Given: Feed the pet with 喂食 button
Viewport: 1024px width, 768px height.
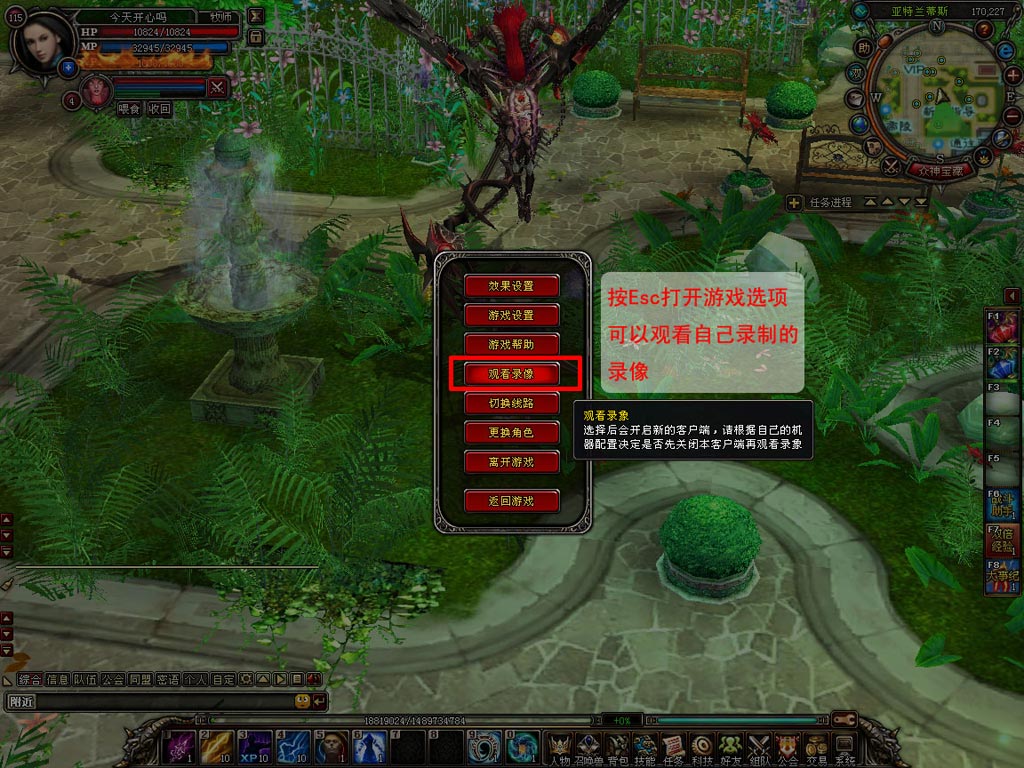Looking at the screenshot, I should [x=129, y=109].
